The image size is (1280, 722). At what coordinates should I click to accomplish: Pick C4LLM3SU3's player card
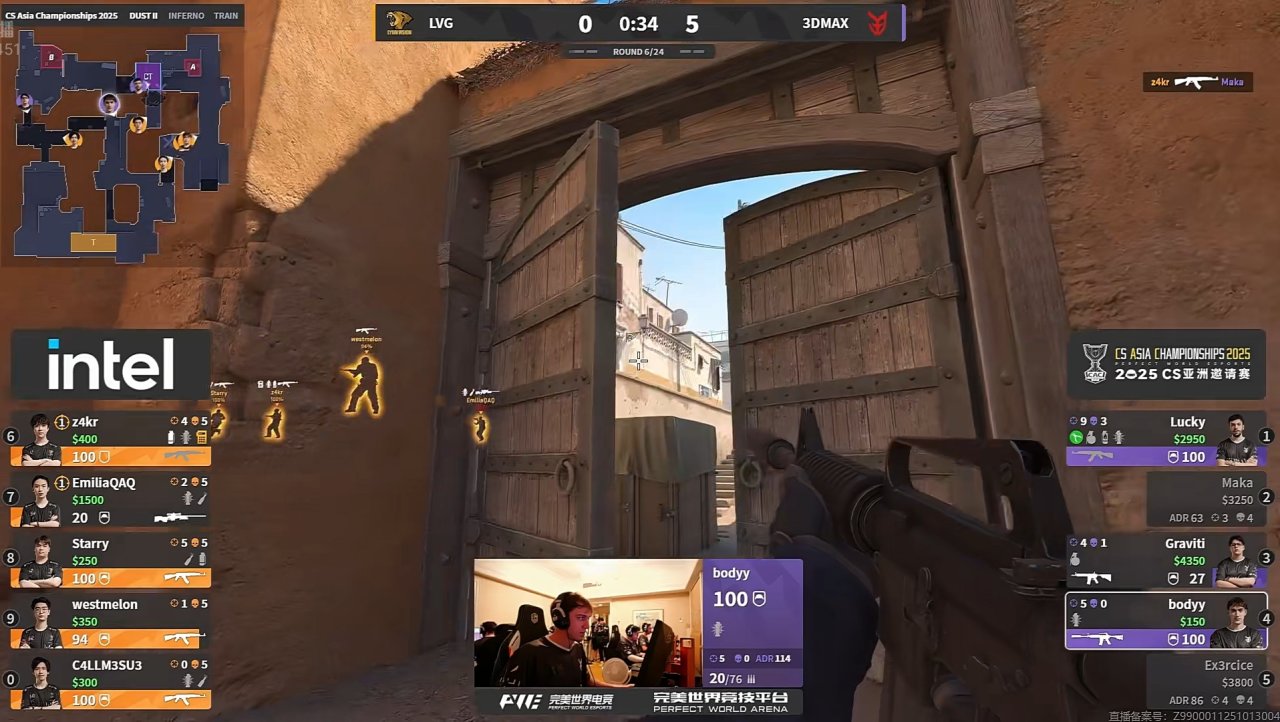[111, 682]
